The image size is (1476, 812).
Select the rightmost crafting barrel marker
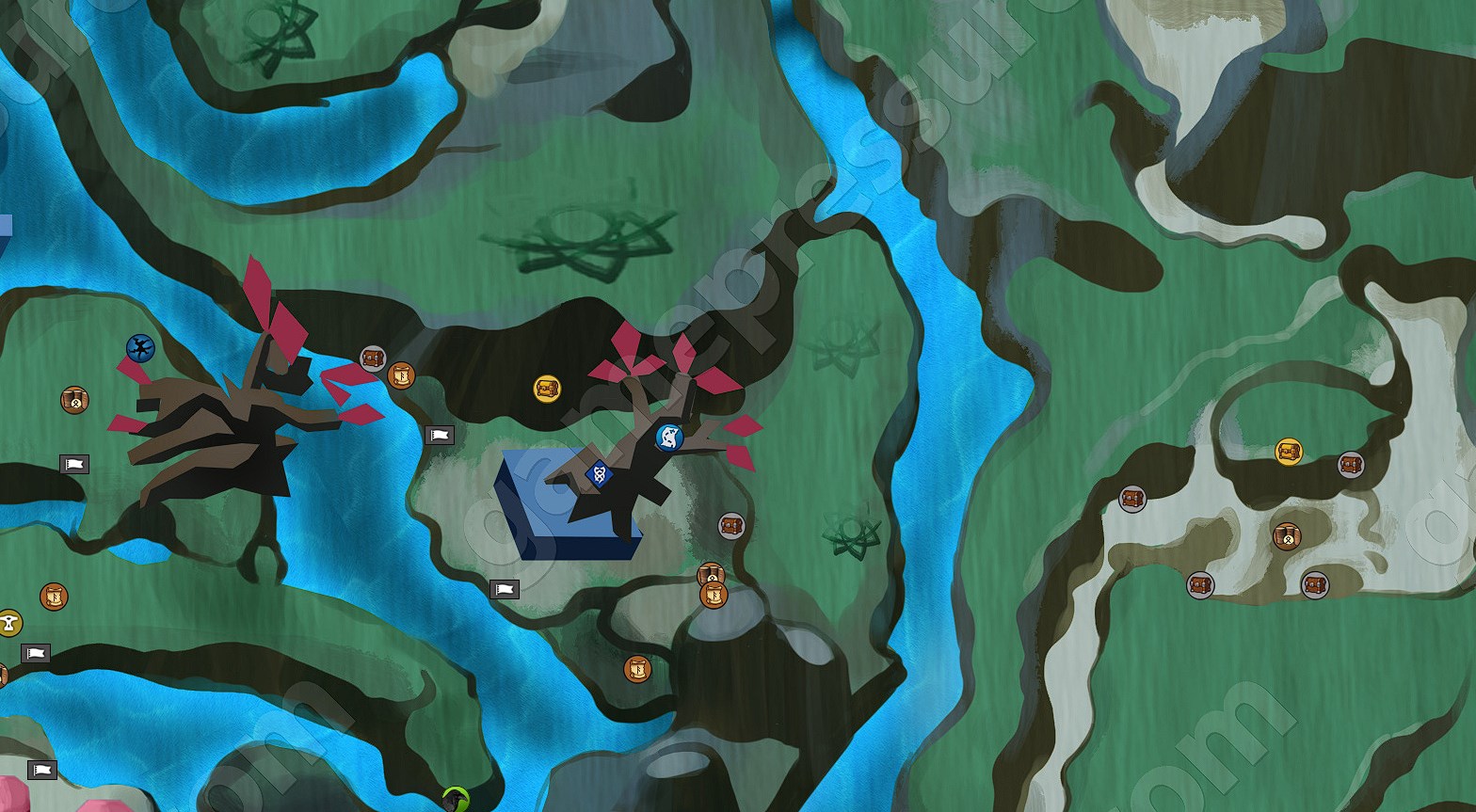click(1288, 535)
